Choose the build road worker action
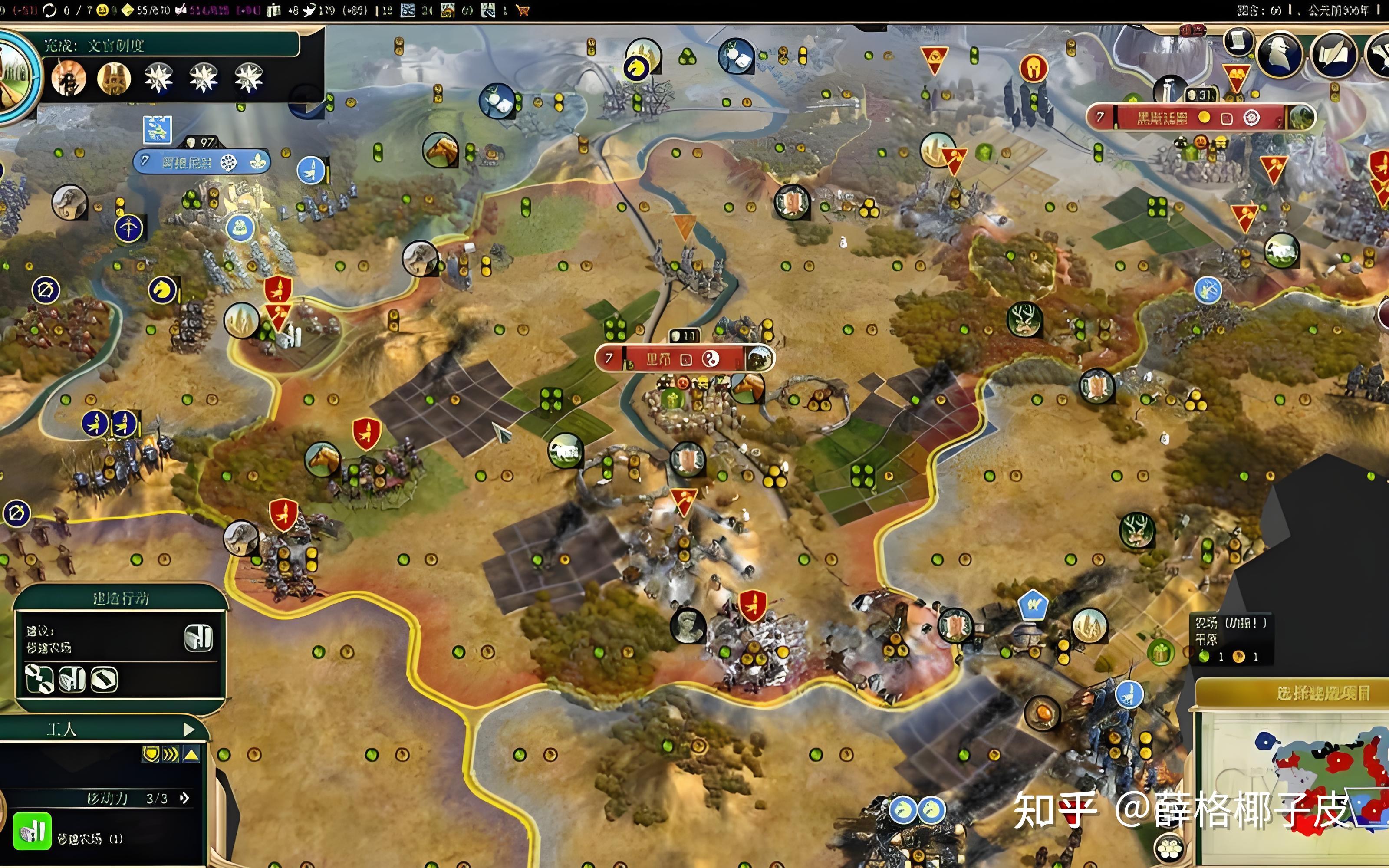The width and height of the screenshot is (1389, 868). (x=39, y=679)
